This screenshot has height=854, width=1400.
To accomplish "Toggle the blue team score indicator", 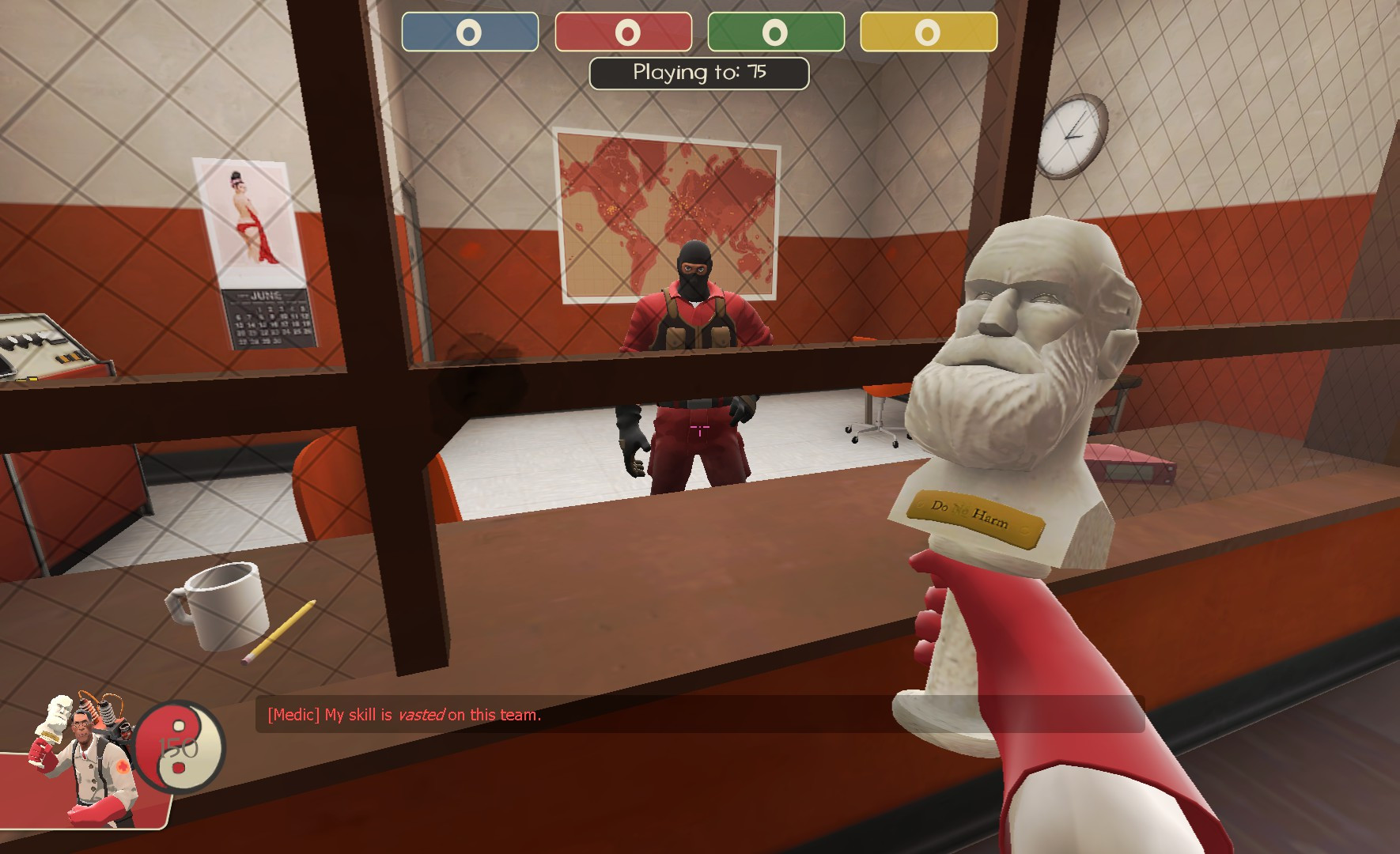I will tap(471, 33).
